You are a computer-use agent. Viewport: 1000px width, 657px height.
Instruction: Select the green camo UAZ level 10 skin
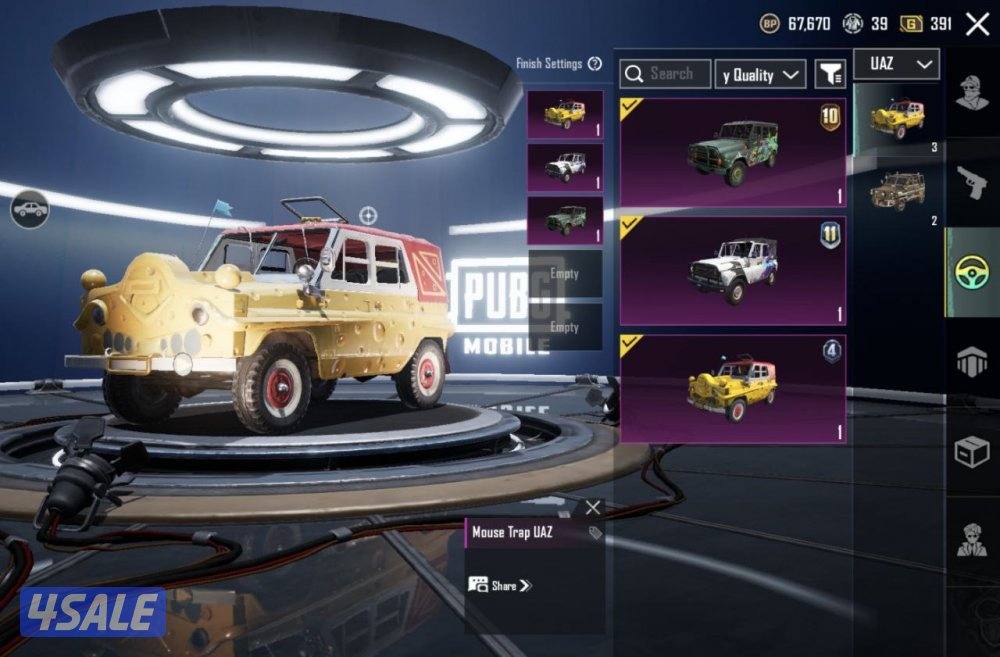733,152
